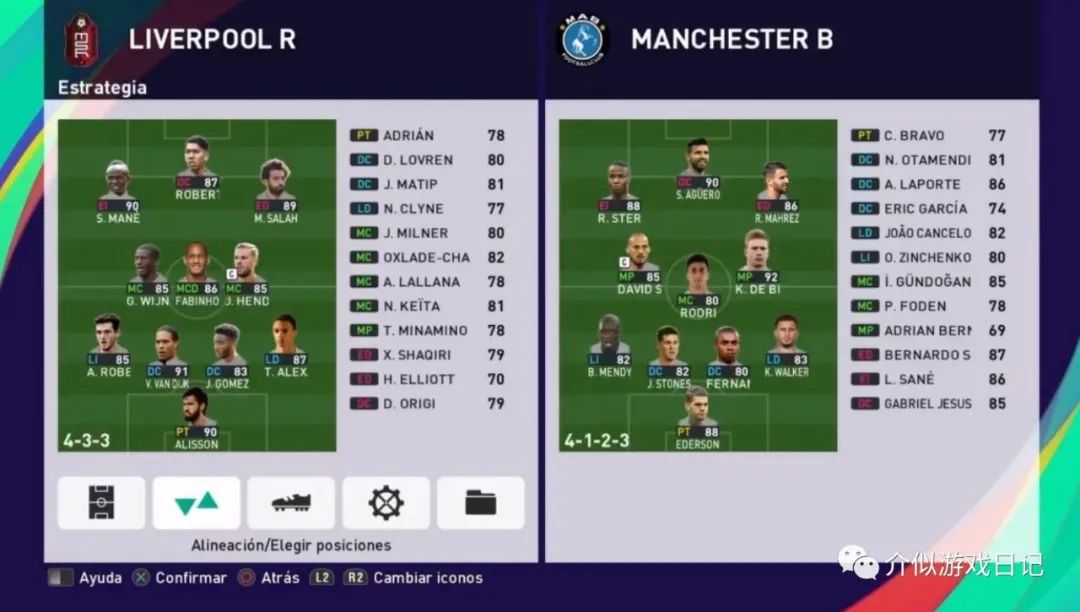Open the folder icon button
This screenshot has height=612, width=1080.
pos(480,503)
